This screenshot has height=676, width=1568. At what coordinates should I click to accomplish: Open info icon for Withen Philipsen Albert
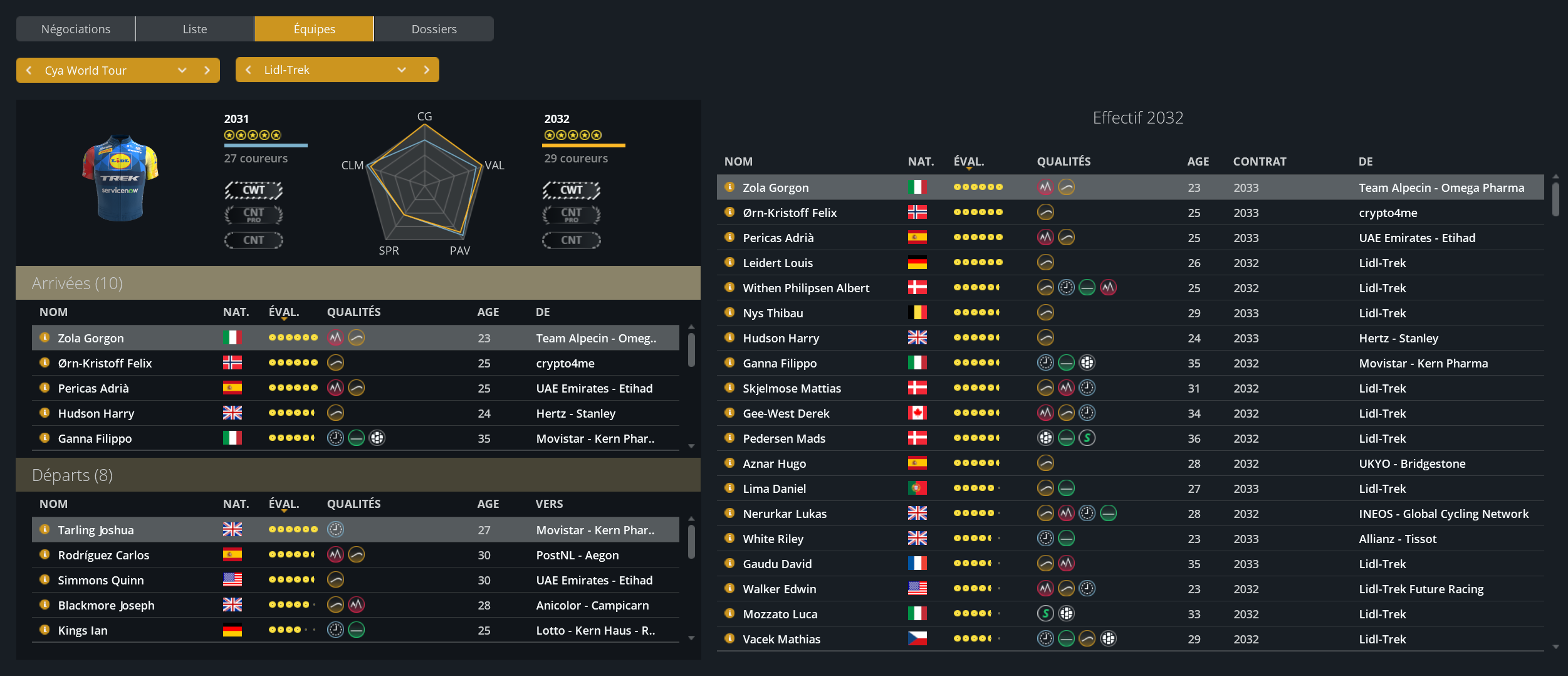click(729, 287)
